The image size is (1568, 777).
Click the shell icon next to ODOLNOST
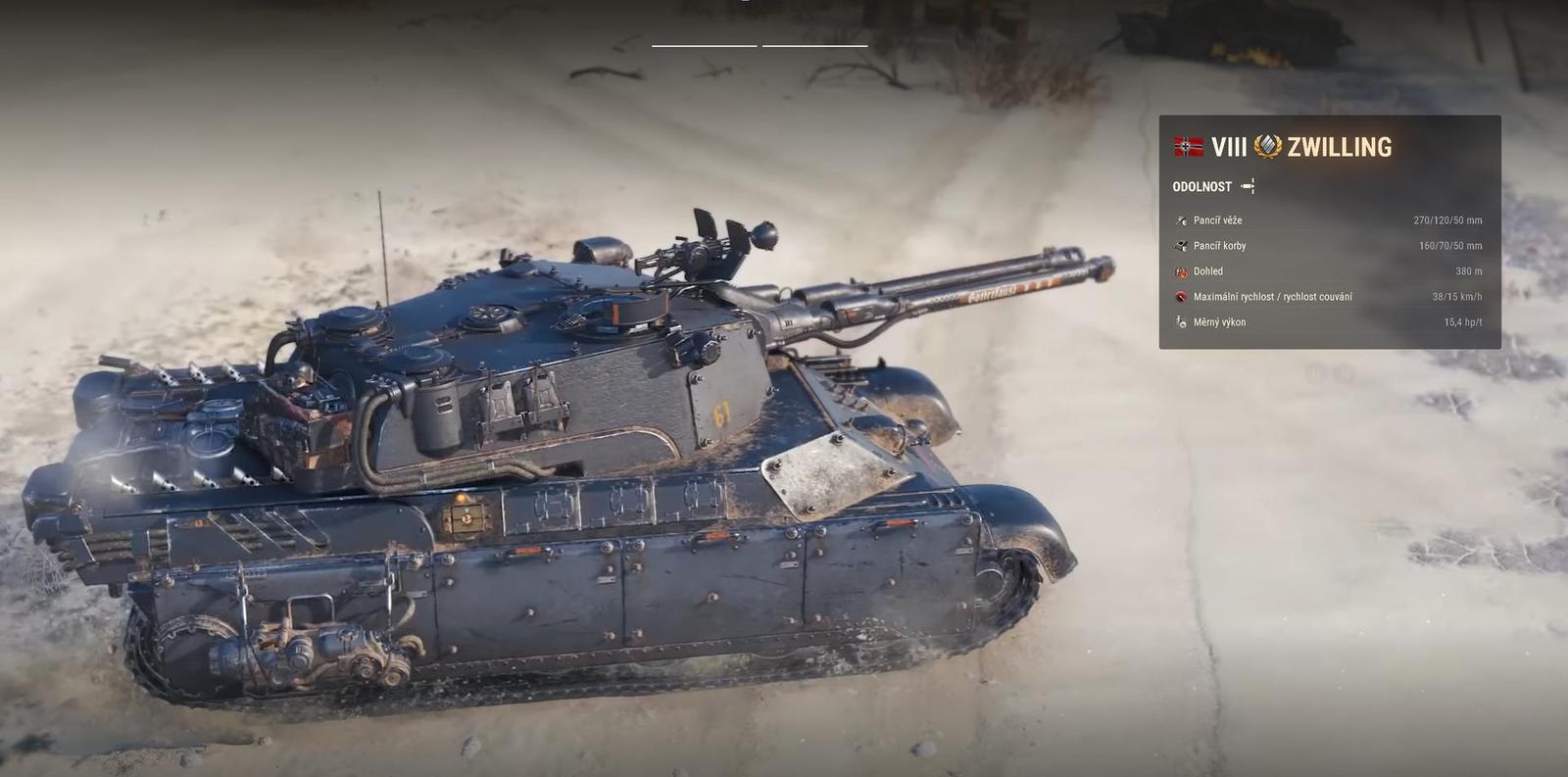pyautogui.click(x=1248, y=185)
